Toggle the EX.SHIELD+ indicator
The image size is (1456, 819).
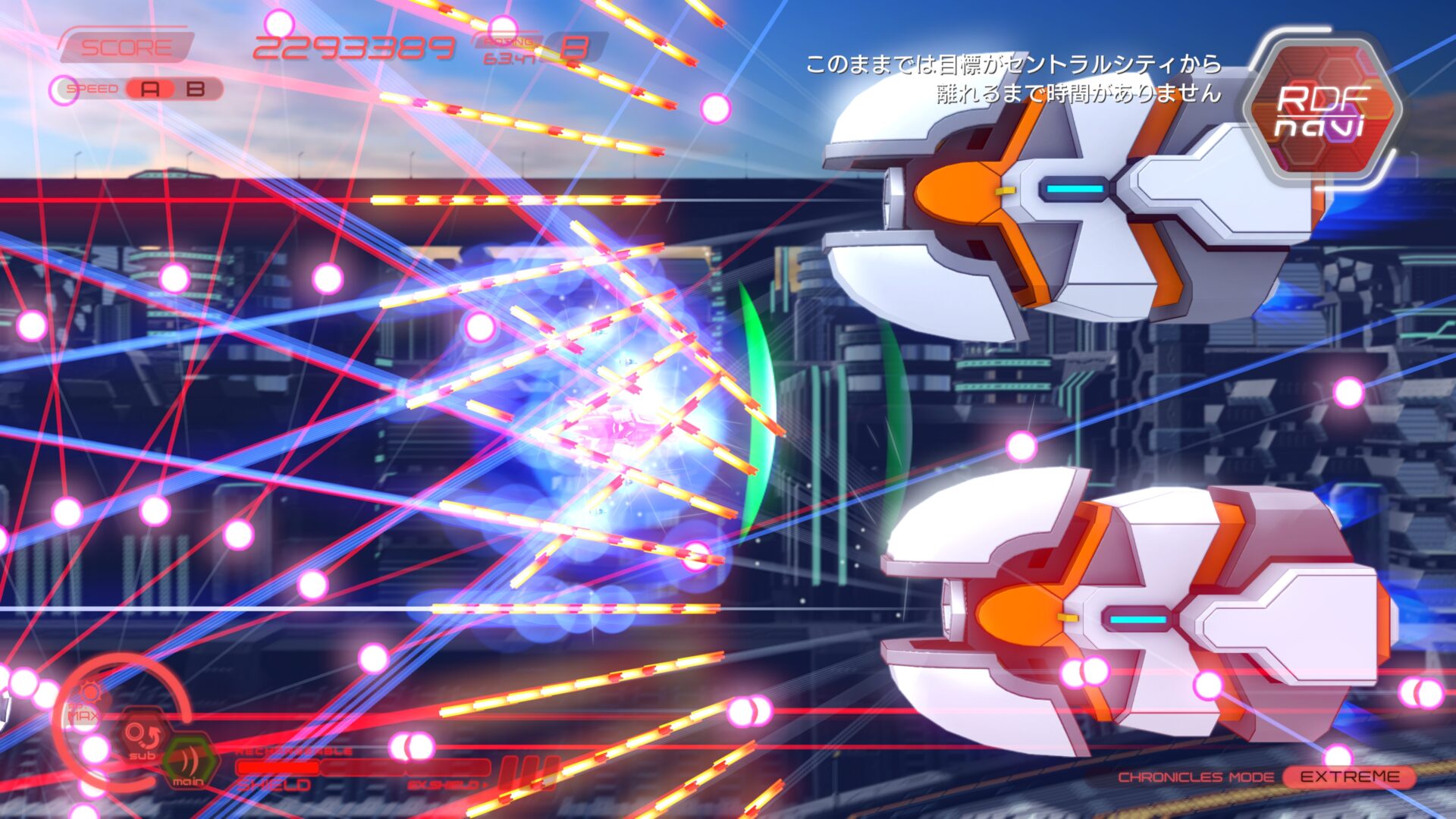[447, 784]
